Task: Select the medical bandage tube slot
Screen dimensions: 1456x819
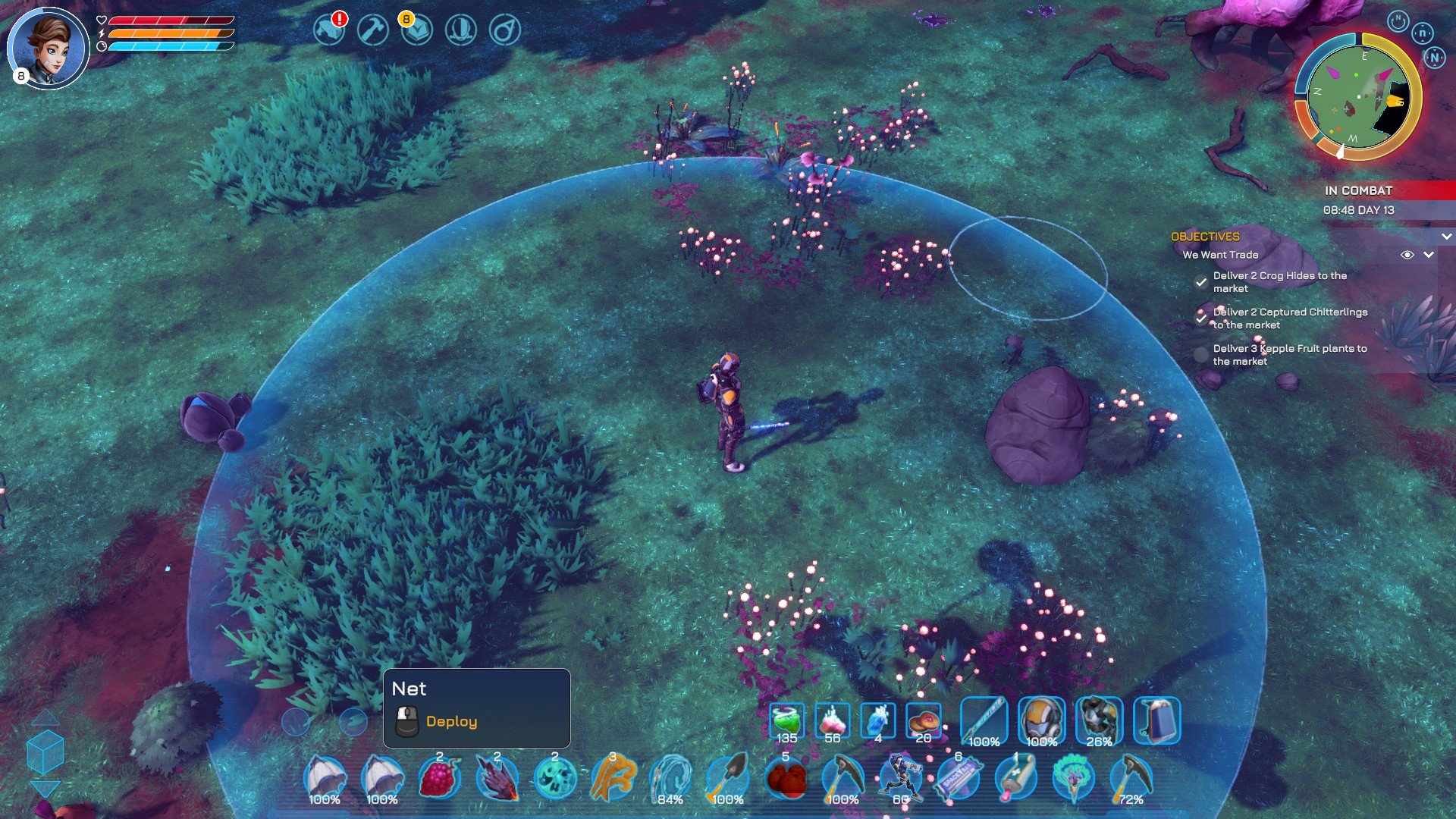Action: coord(1016,779)
